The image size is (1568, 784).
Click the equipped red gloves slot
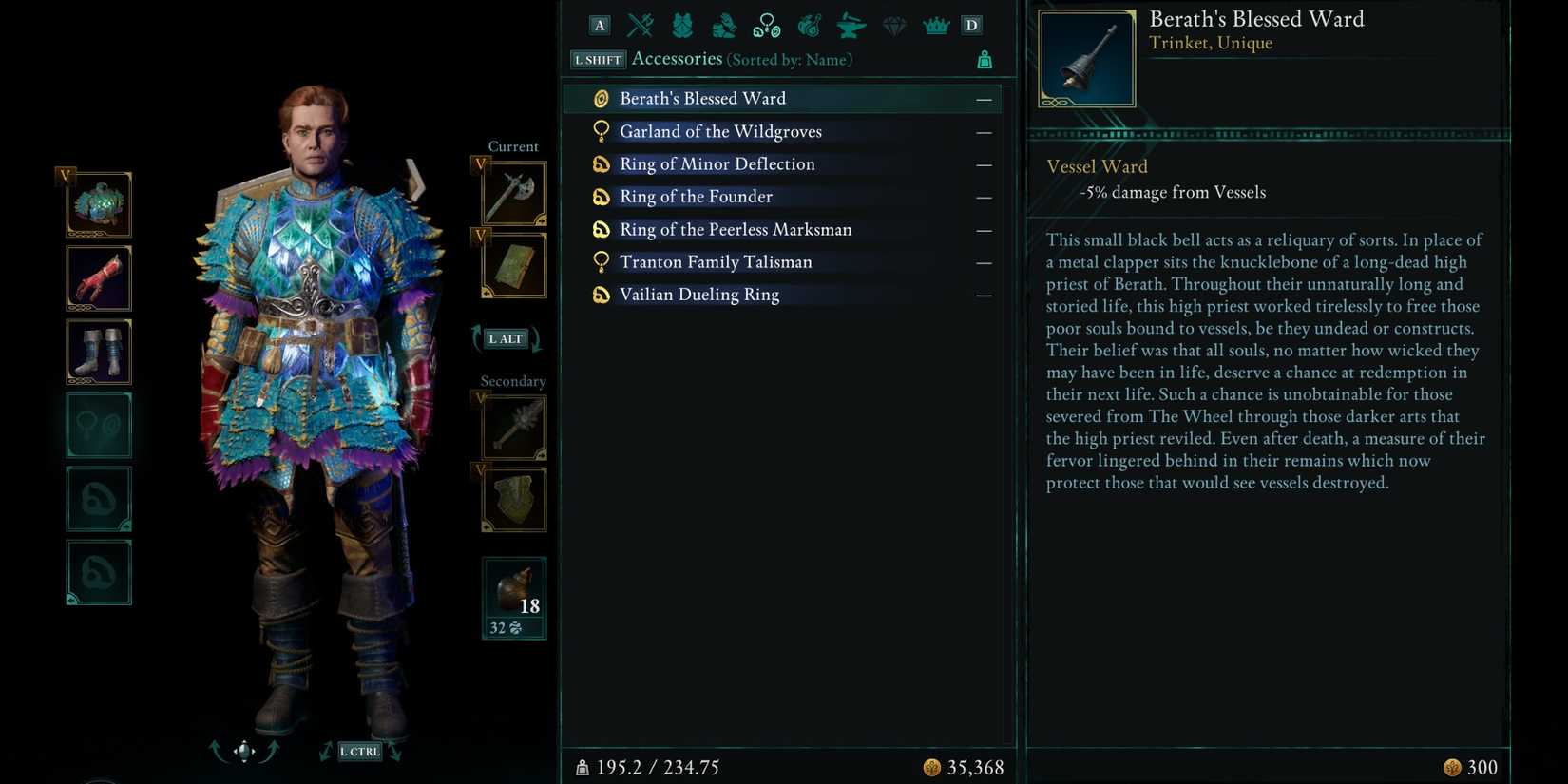(x=99, y=277)
